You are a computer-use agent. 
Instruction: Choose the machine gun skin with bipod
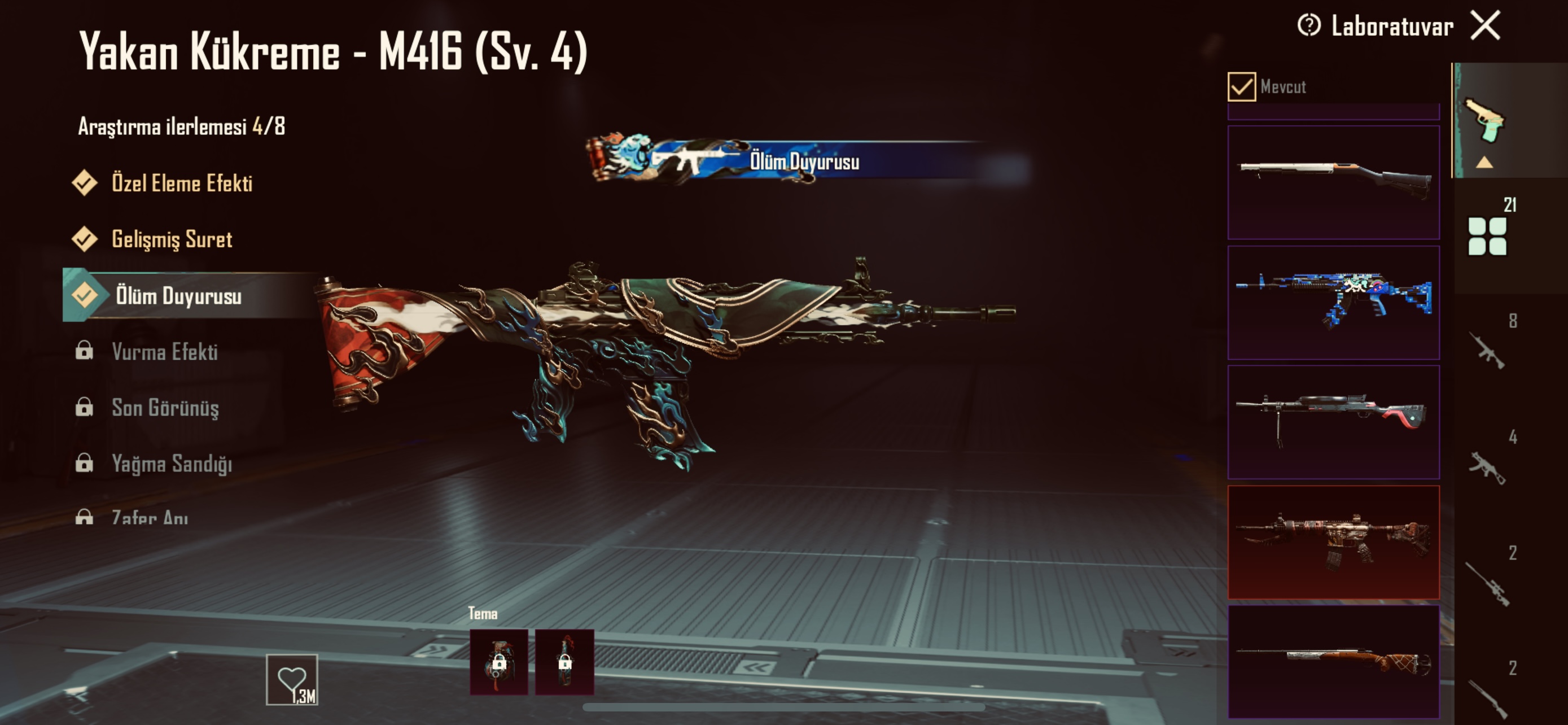coord(1333,422)
